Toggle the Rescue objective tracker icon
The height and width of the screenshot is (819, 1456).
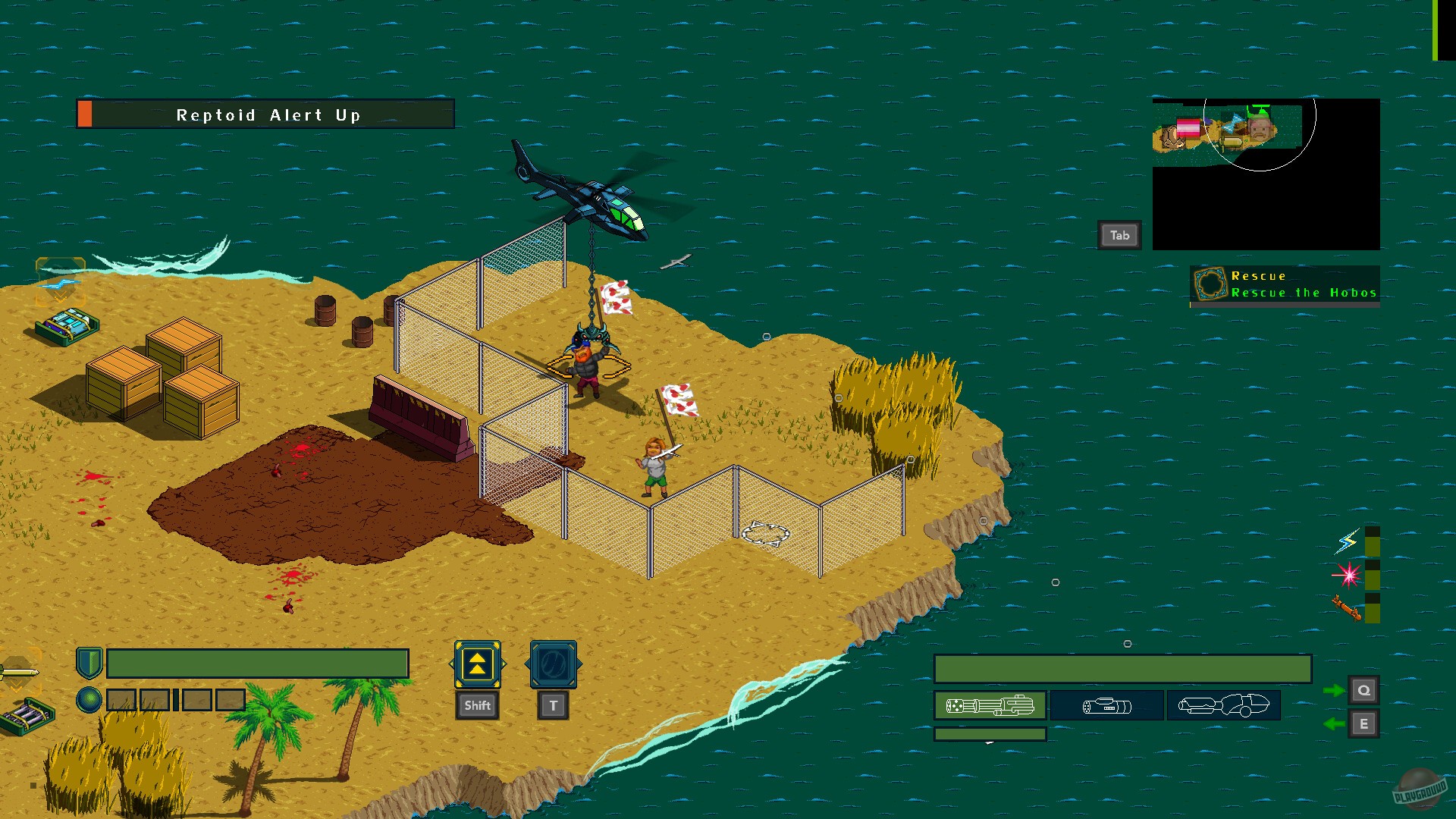(1210, 283)
